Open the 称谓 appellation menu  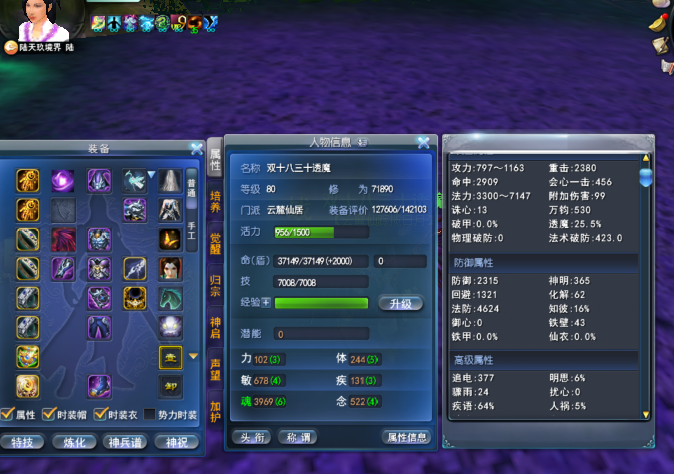(x=295, y=437)
